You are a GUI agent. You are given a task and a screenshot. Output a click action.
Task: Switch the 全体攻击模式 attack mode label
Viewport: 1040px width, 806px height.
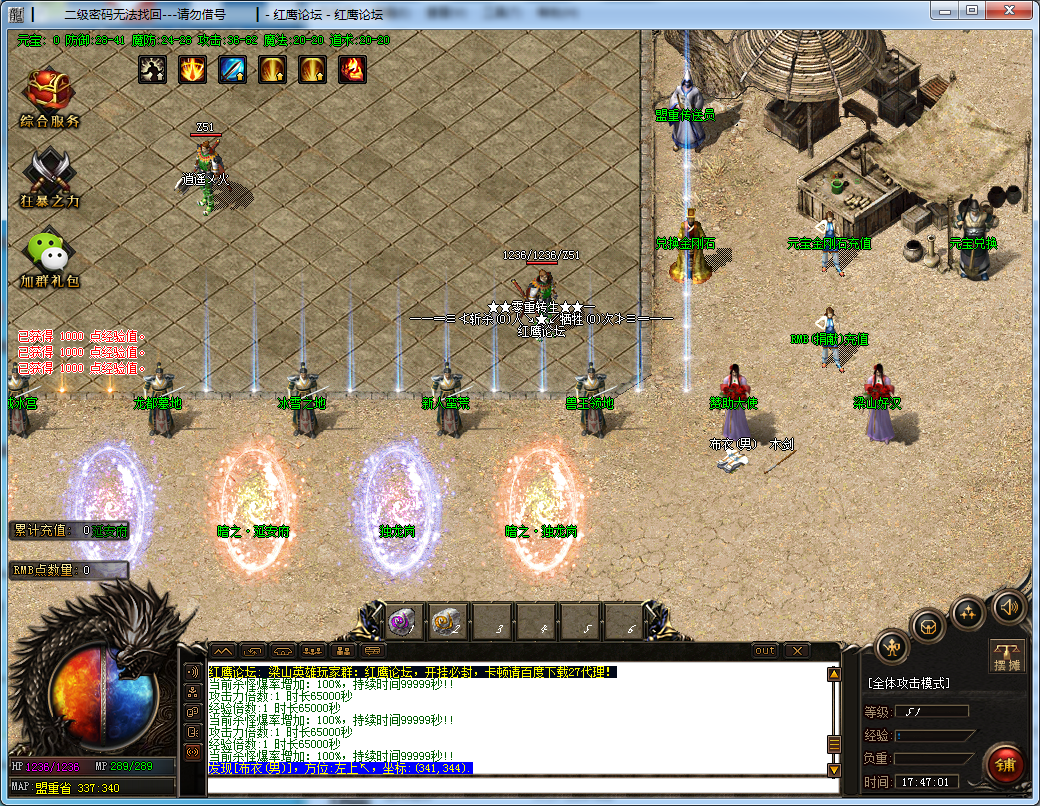(909, 683)
